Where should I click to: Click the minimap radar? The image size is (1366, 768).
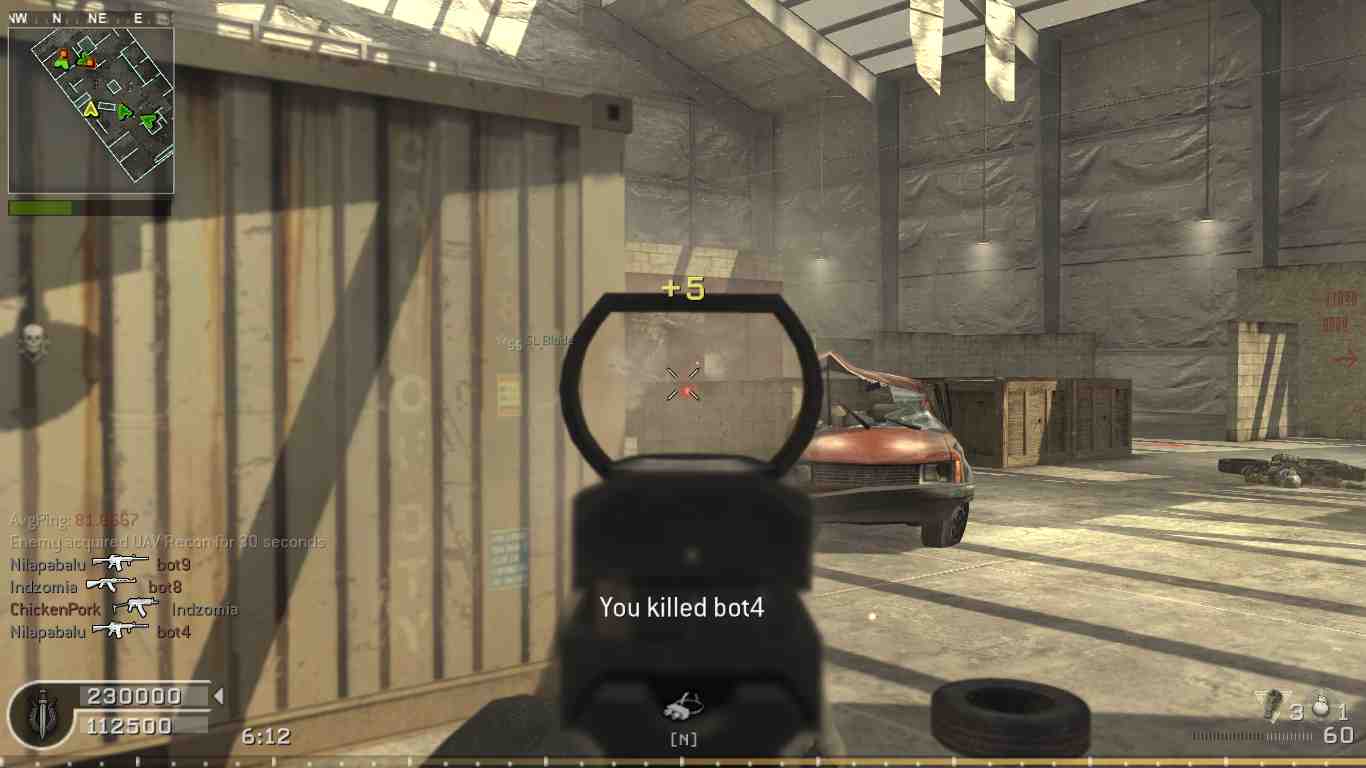91,110
